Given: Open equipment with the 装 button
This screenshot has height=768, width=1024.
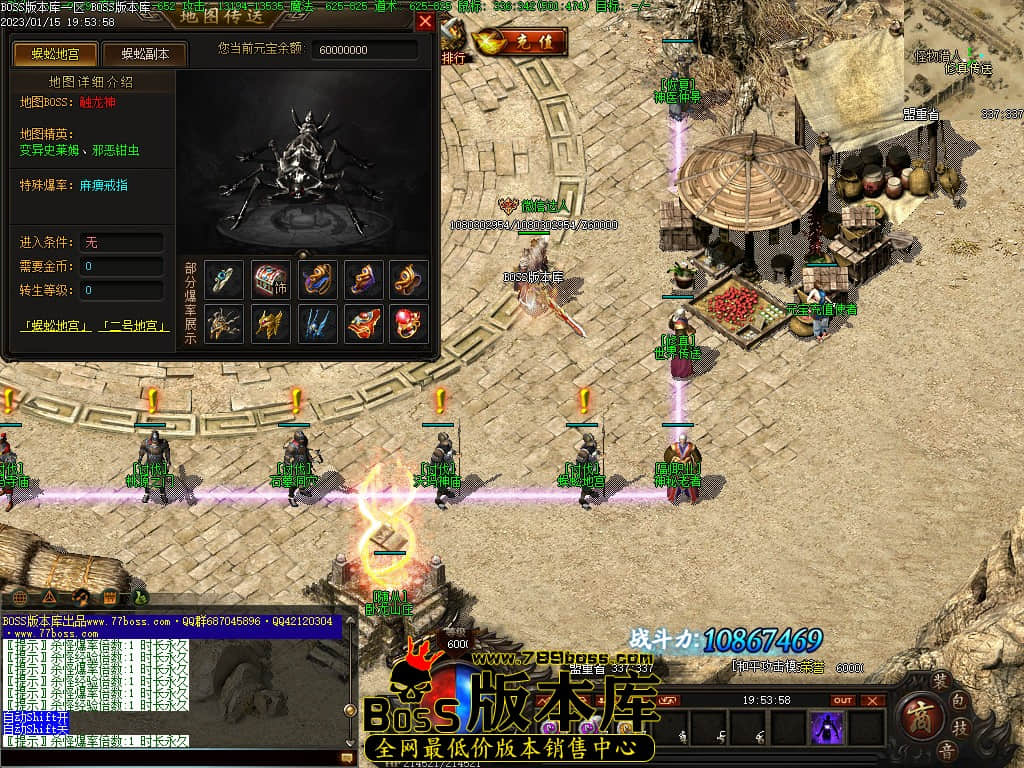Looking at the screenshot, I should pyautogui.click(x=939, y=680).
